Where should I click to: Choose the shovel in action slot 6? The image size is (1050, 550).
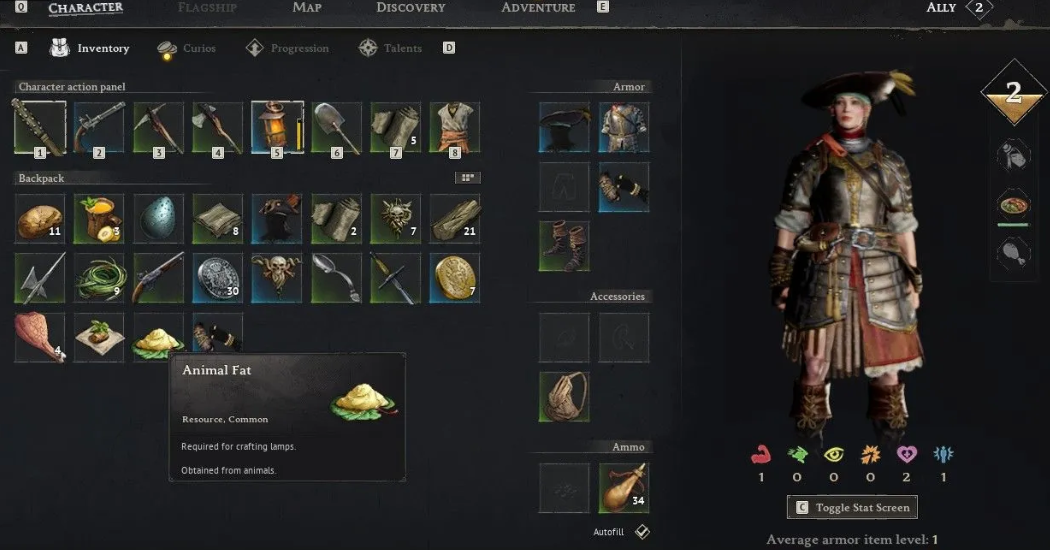click(337, 127)
